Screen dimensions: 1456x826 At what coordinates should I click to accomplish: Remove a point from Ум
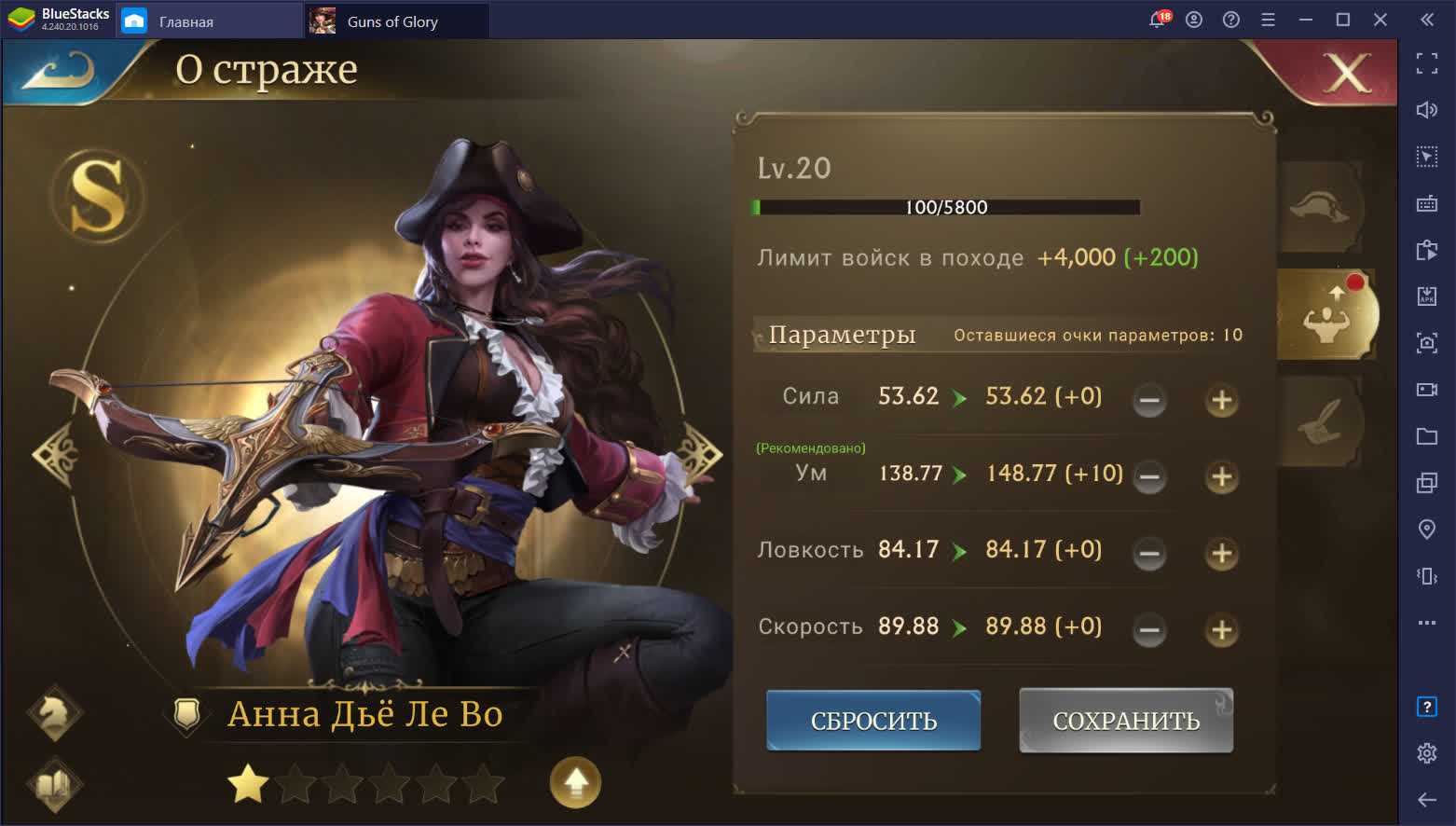[x=1149, y=477]
